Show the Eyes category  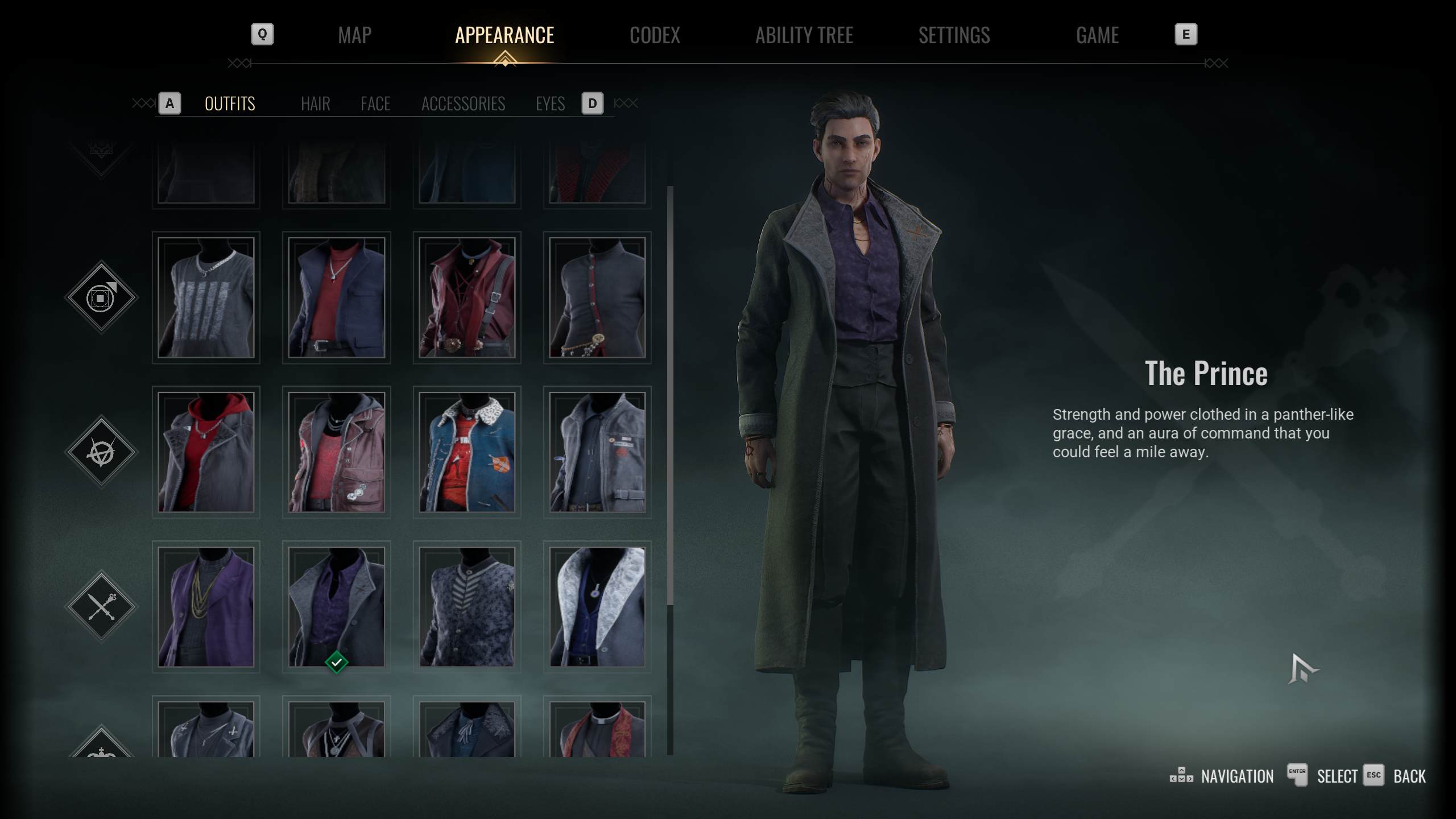click(550, 104)
